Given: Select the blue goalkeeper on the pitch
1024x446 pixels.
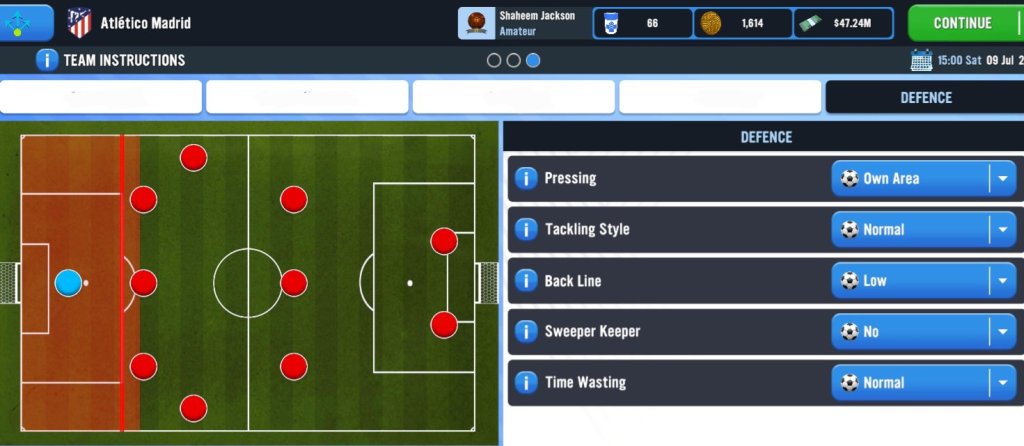Looking at the screenshot, I should 68,283.
